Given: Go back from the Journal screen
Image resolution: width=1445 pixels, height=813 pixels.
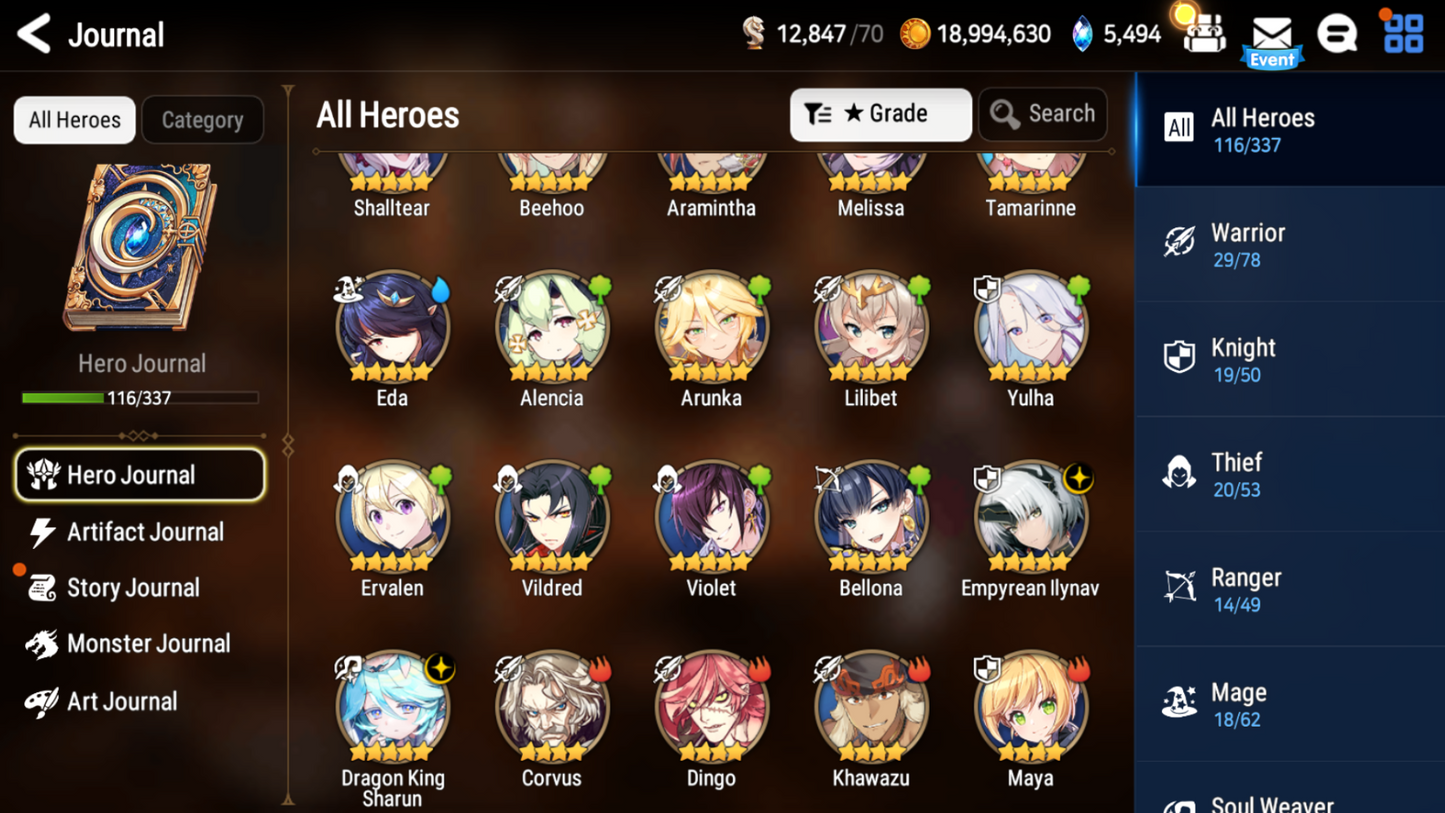Looking at the screenshot, I should (35, 34).
